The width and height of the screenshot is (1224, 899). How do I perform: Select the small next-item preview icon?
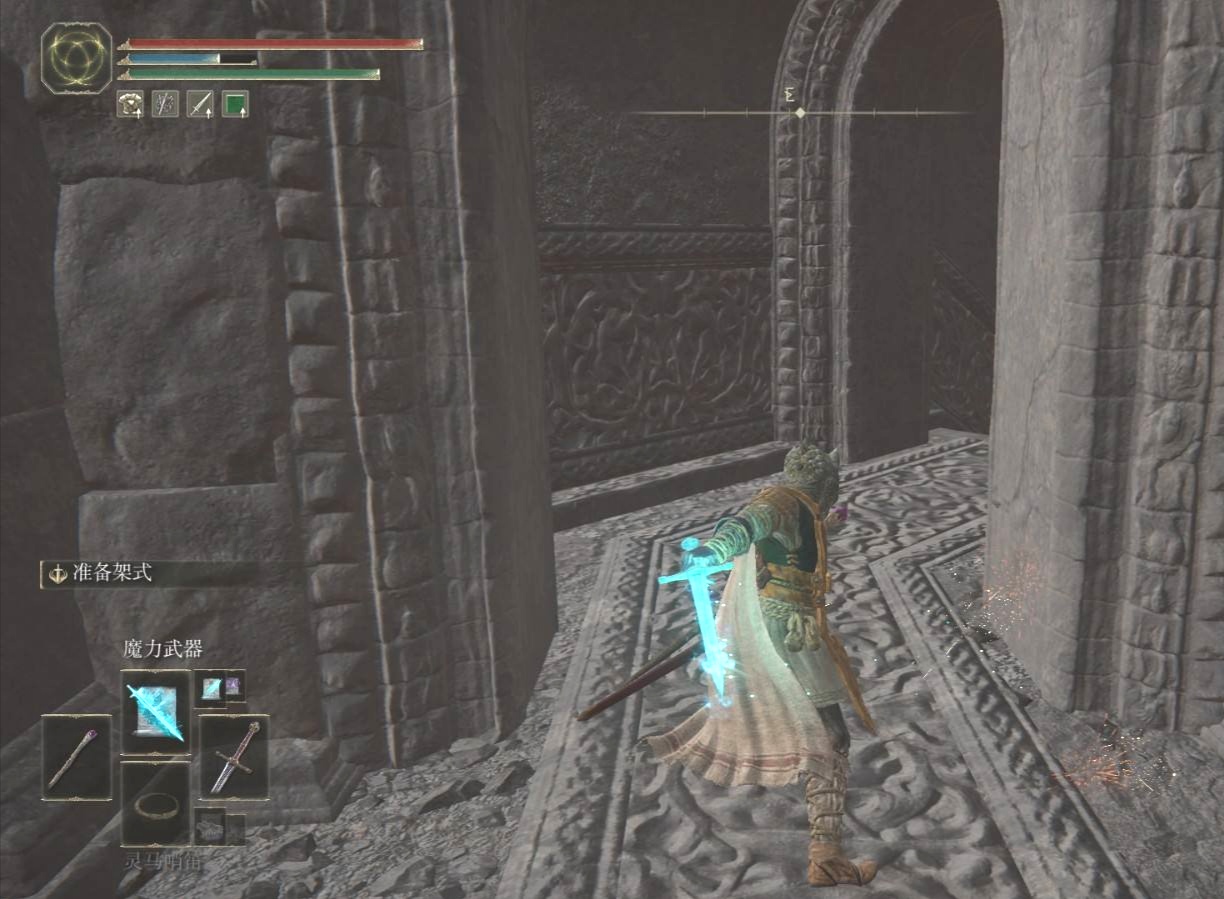pyautogui.click(x=209, y=827)
